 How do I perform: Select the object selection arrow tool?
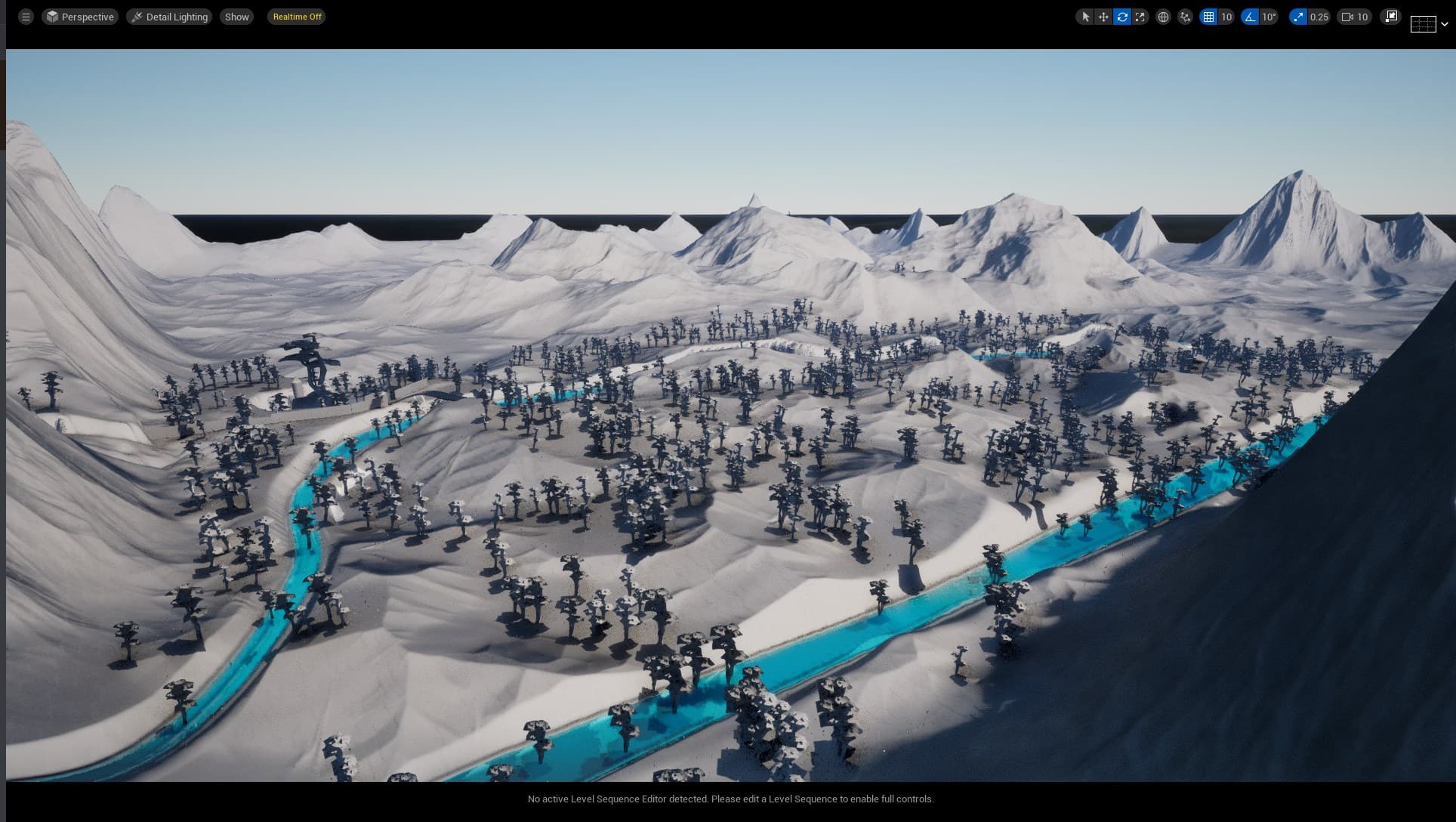point(1085,16)
